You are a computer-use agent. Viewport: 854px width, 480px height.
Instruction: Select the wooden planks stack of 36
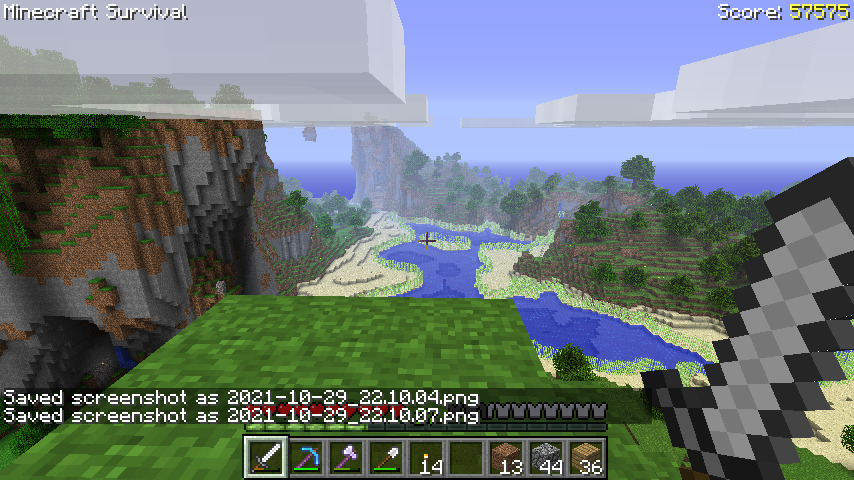click(587, 459)
